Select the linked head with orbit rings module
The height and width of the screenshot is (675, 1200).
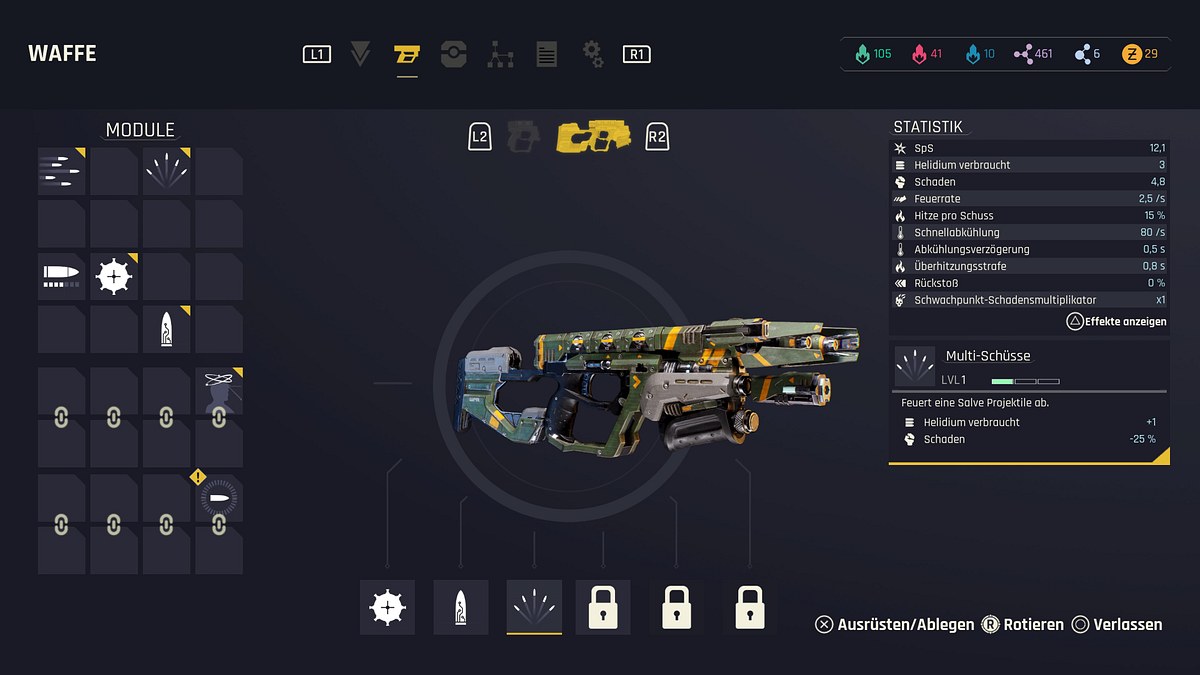click(219, 392)
